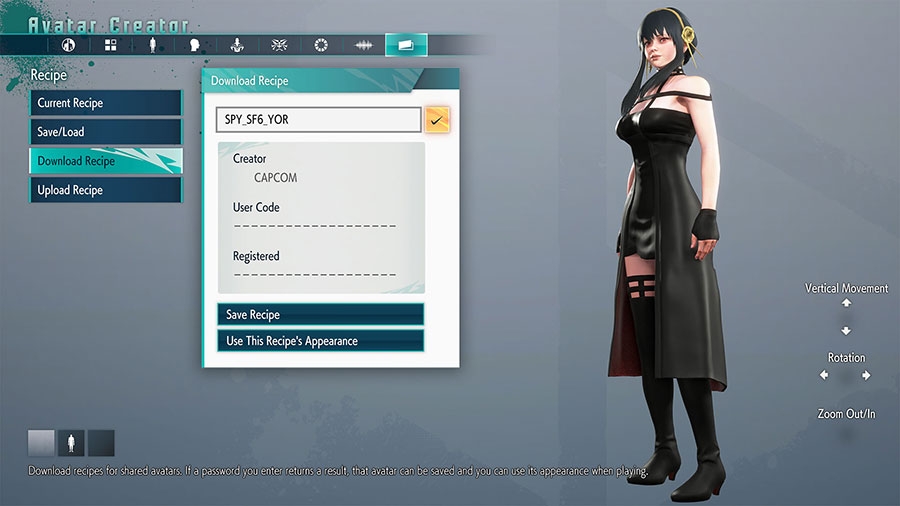Open the four-squares grid tab

click(x=111, y=45)
